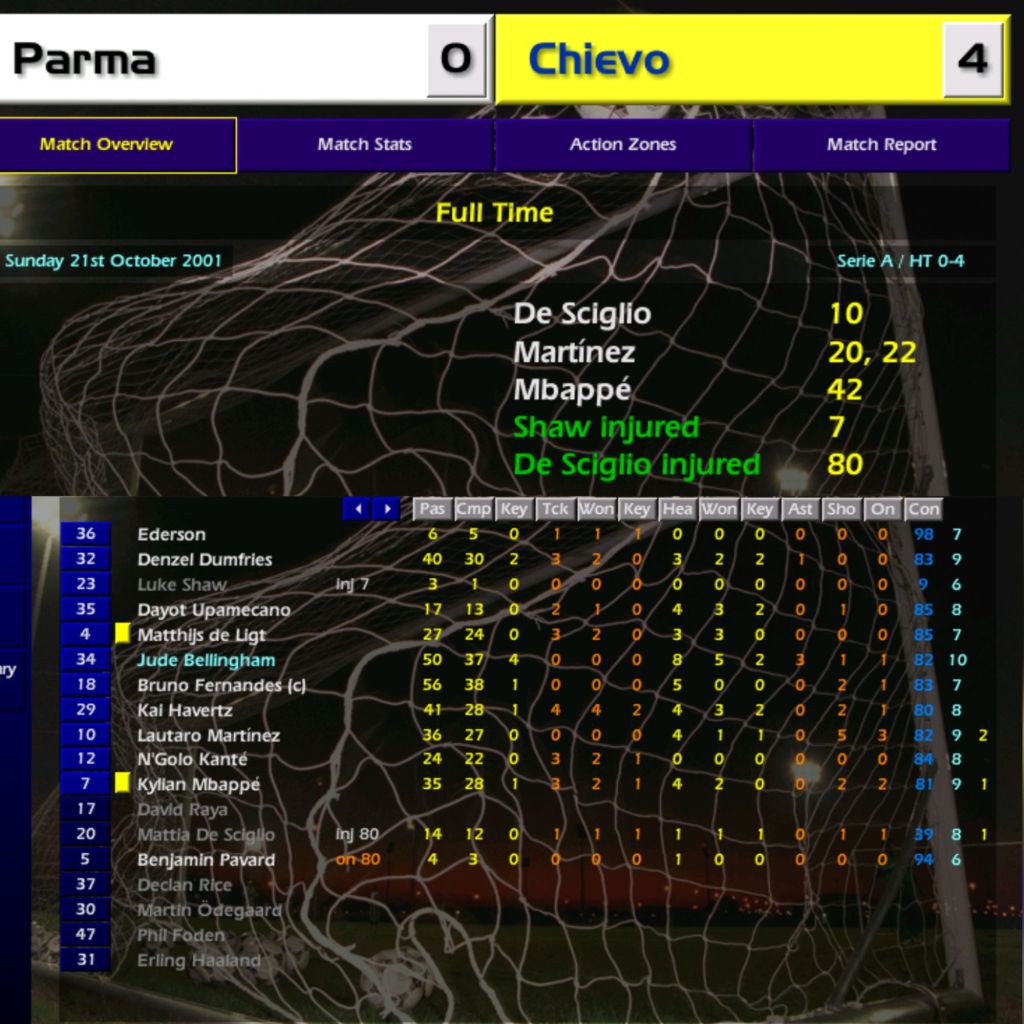Open Lautaro Martínez player entry
Viewport: 1024px width, 1024px height.
click(x=208, y=735)
